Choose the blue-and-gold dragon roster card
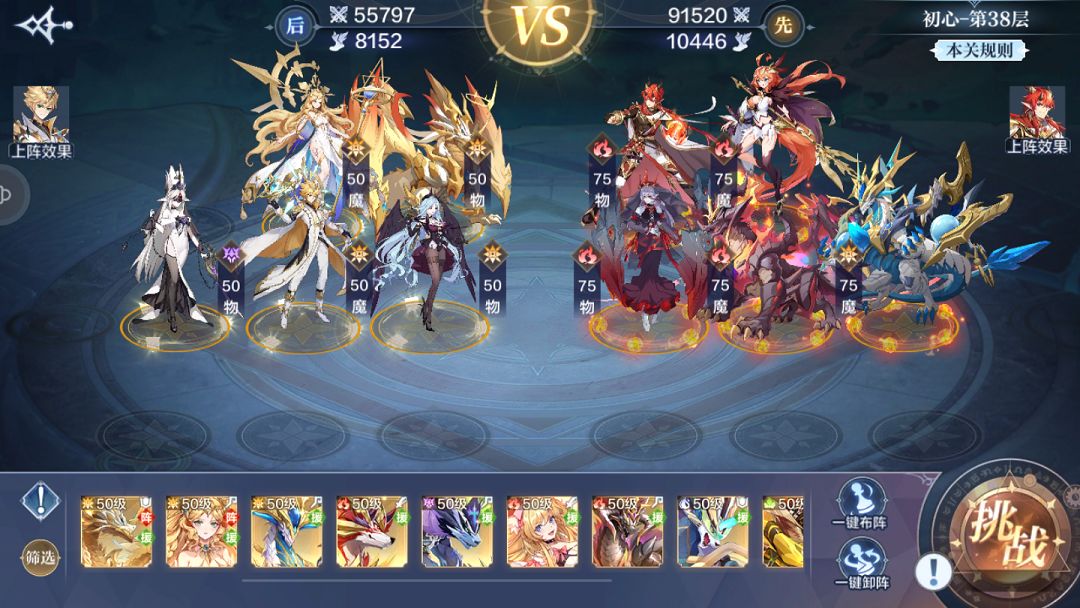The height and width of the screenshot is (608, 1080). [x=286, y=531]
